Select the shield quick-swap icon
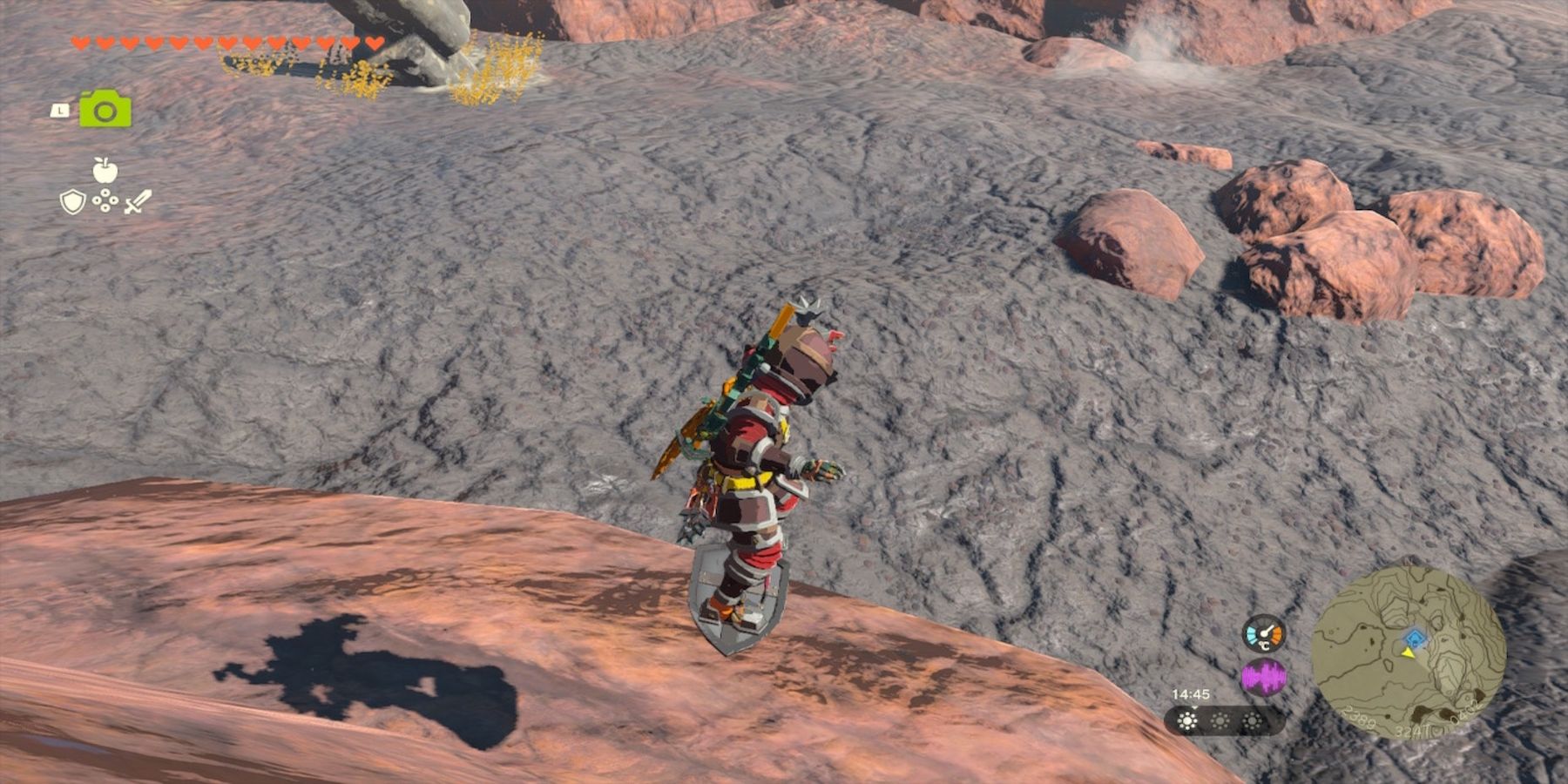1568x784 pixels. (x=72, y=202)
